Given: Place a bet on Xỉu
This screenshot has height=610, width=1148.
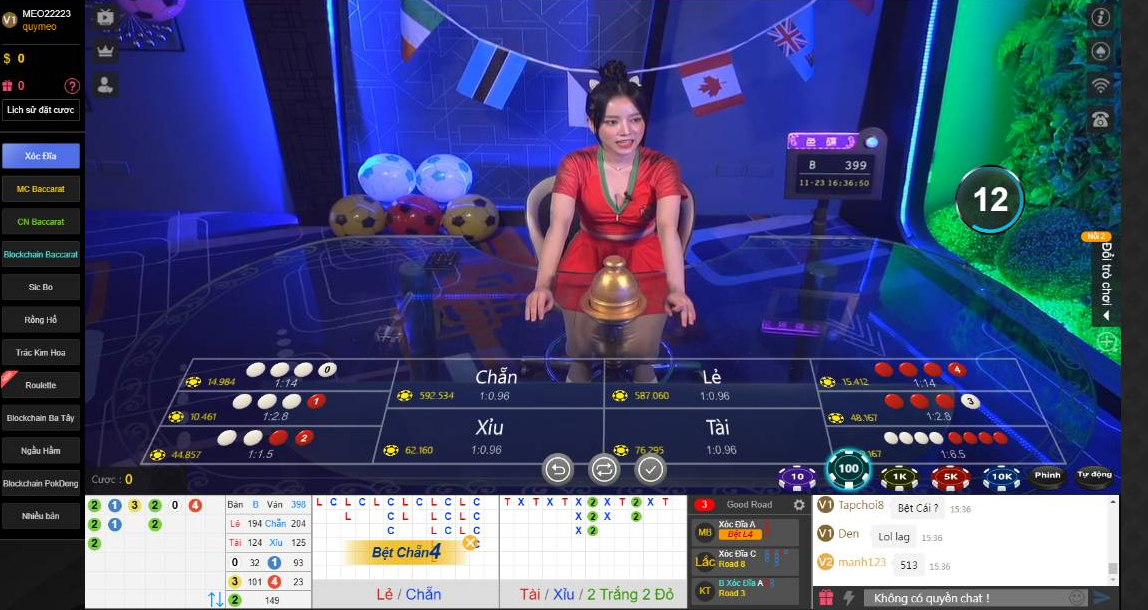Looking at the screenshot, I should [490, 437].
